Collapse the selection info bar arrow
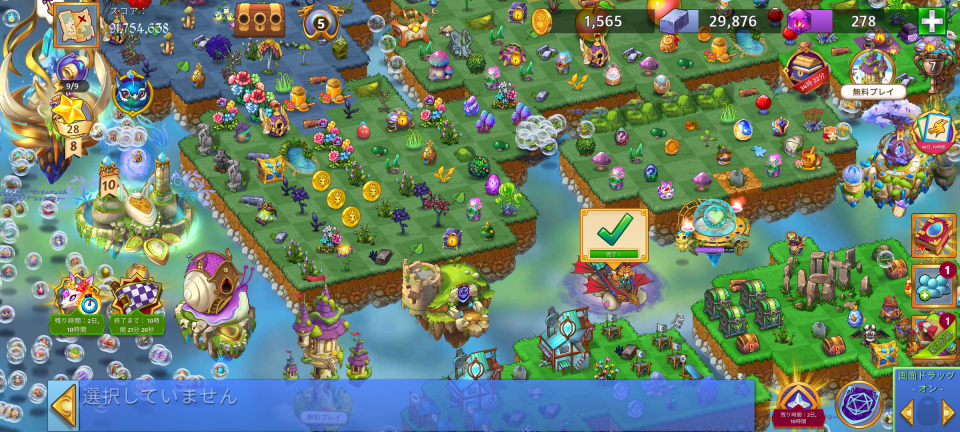Viewport: 960px width, 432px height. [x=64, y=405]
